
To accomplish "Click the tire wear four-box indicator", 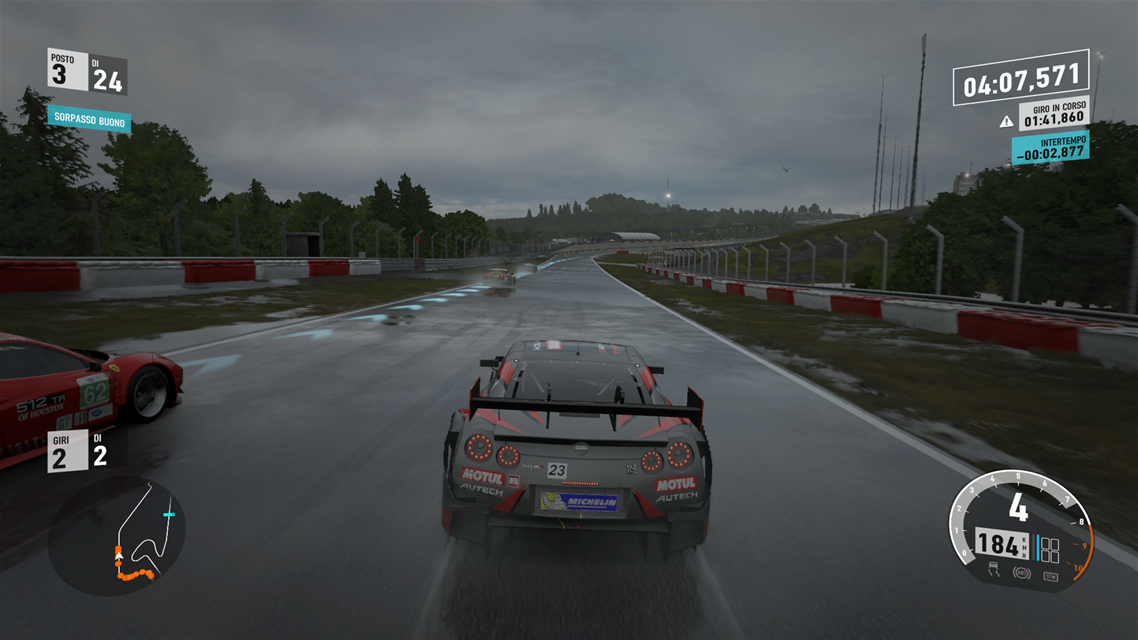I will click(1049, 549).
